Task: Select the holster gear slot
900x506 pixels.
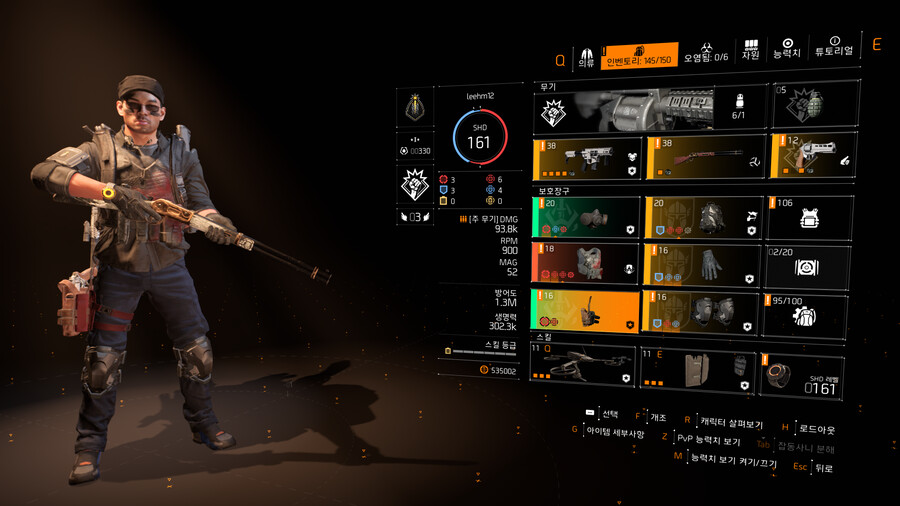Action: pos(586,311)
